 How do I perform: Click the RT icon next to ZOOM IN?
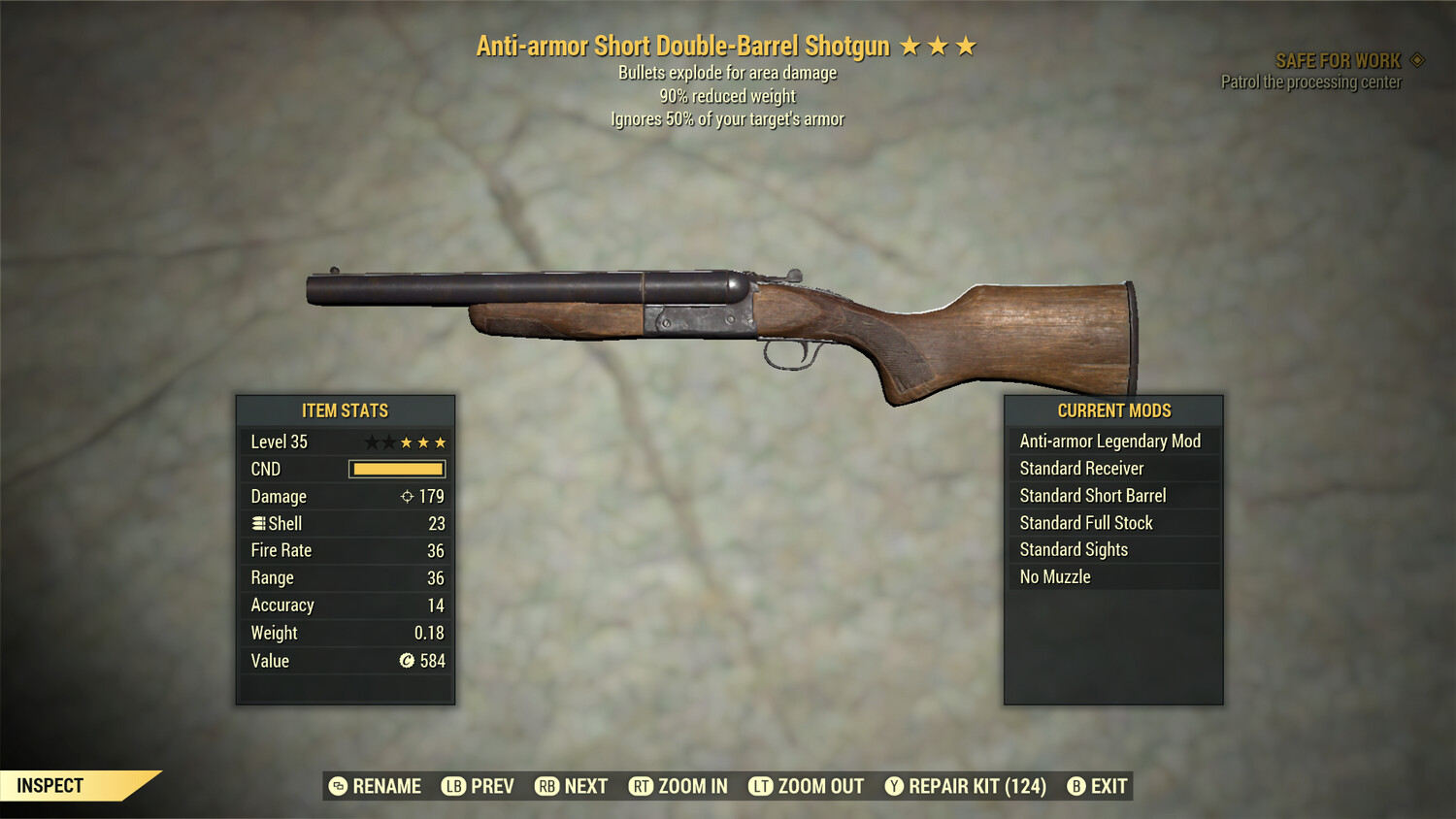[642, 786]
